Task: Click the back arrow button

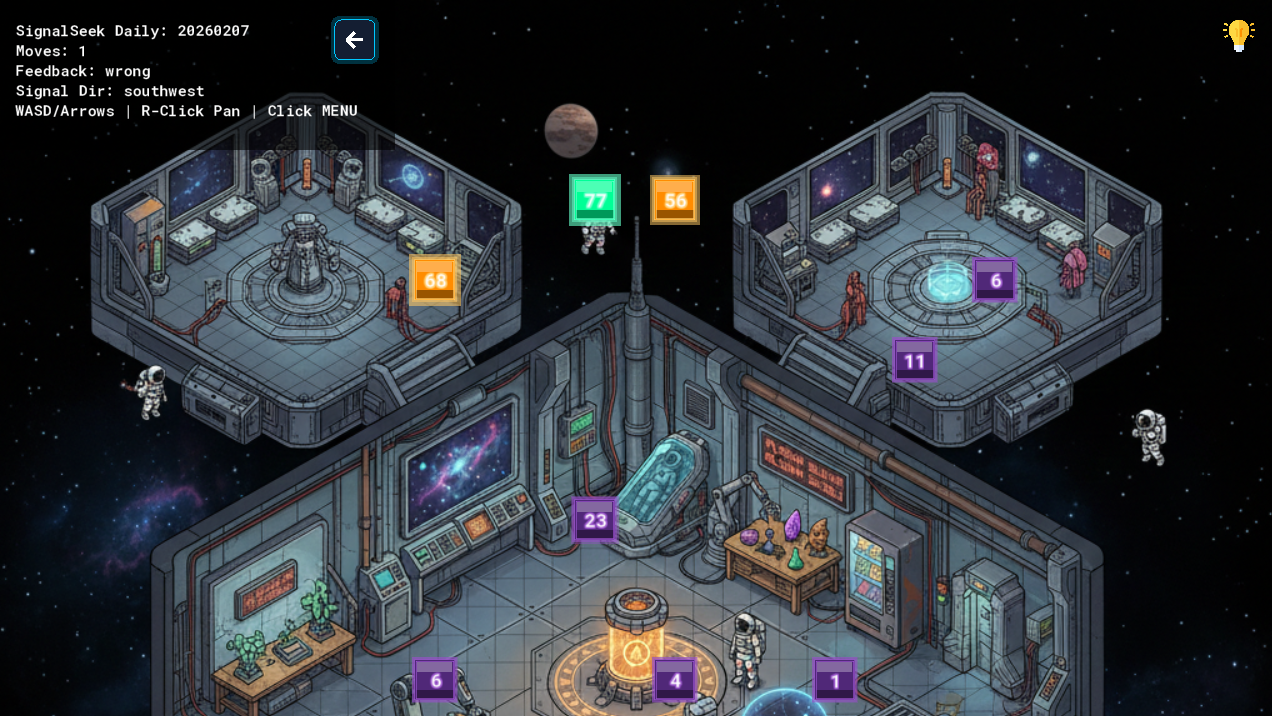Action: point(354,40)
